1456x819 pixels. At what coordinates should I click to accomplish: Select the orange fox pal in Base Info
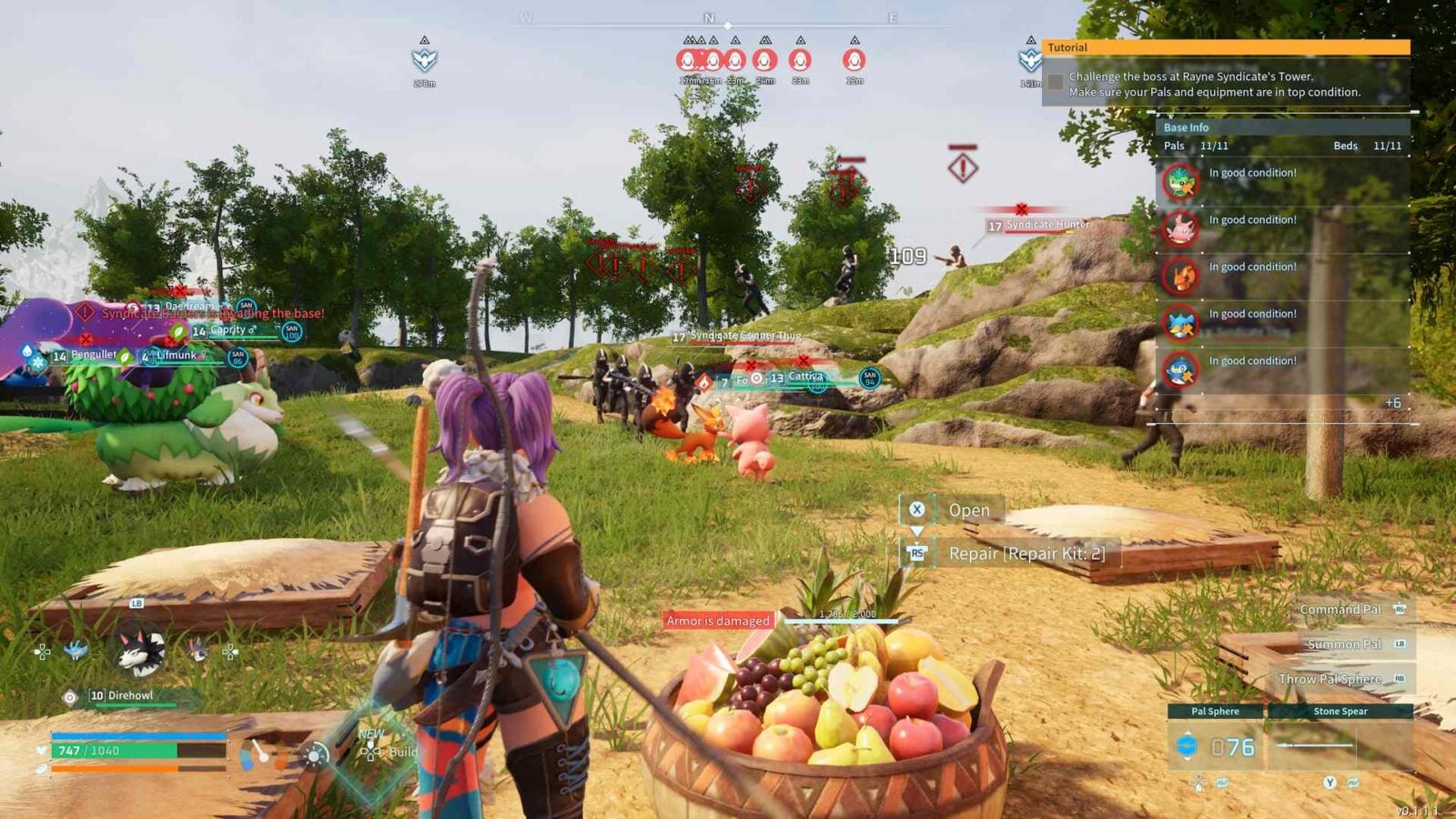(x=1180, y=276)
